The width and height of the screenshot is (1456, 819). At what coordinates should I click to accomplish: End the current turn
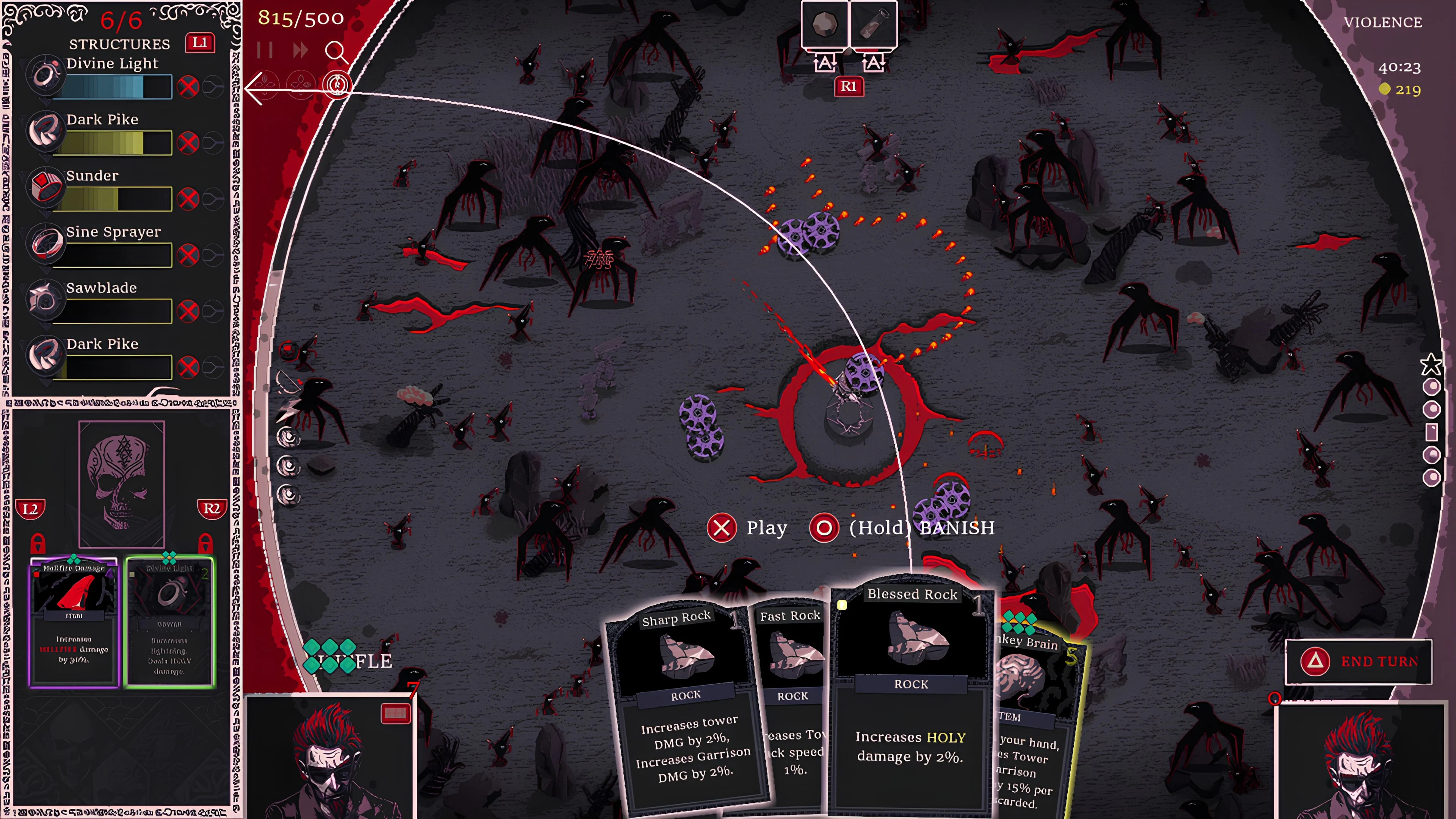click(x=1358, y=661)
